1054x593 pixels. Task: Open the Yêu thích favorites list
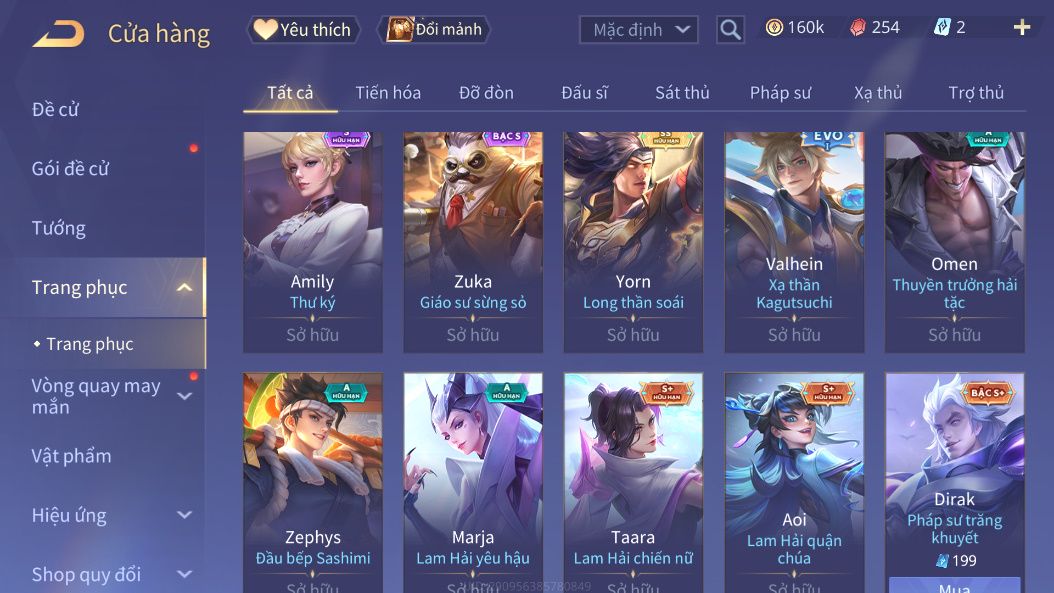click(303, 29)
